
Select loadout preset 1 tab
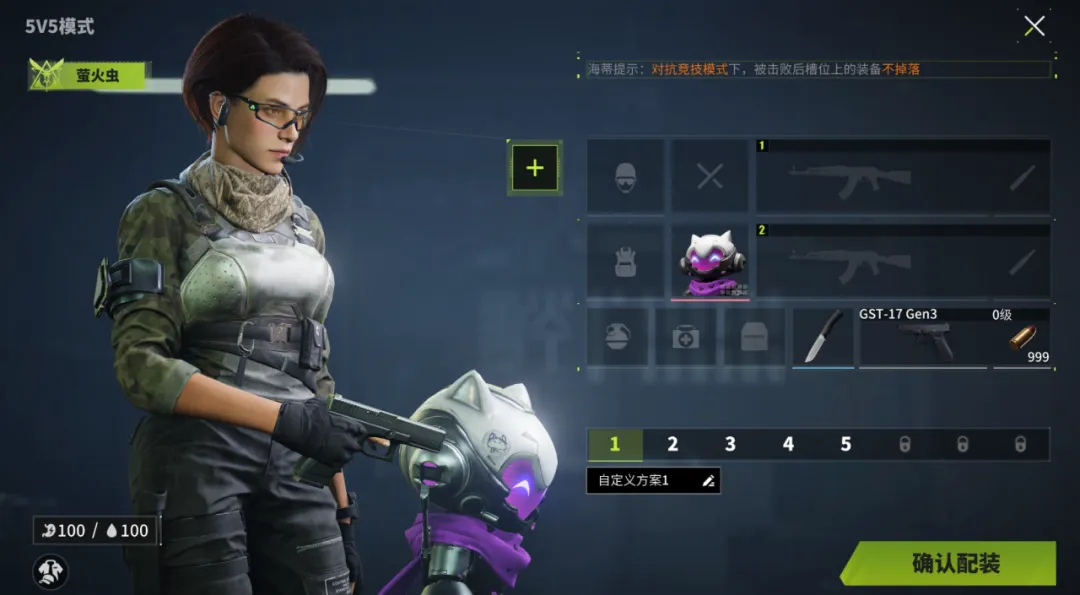[x=615, y=444]
